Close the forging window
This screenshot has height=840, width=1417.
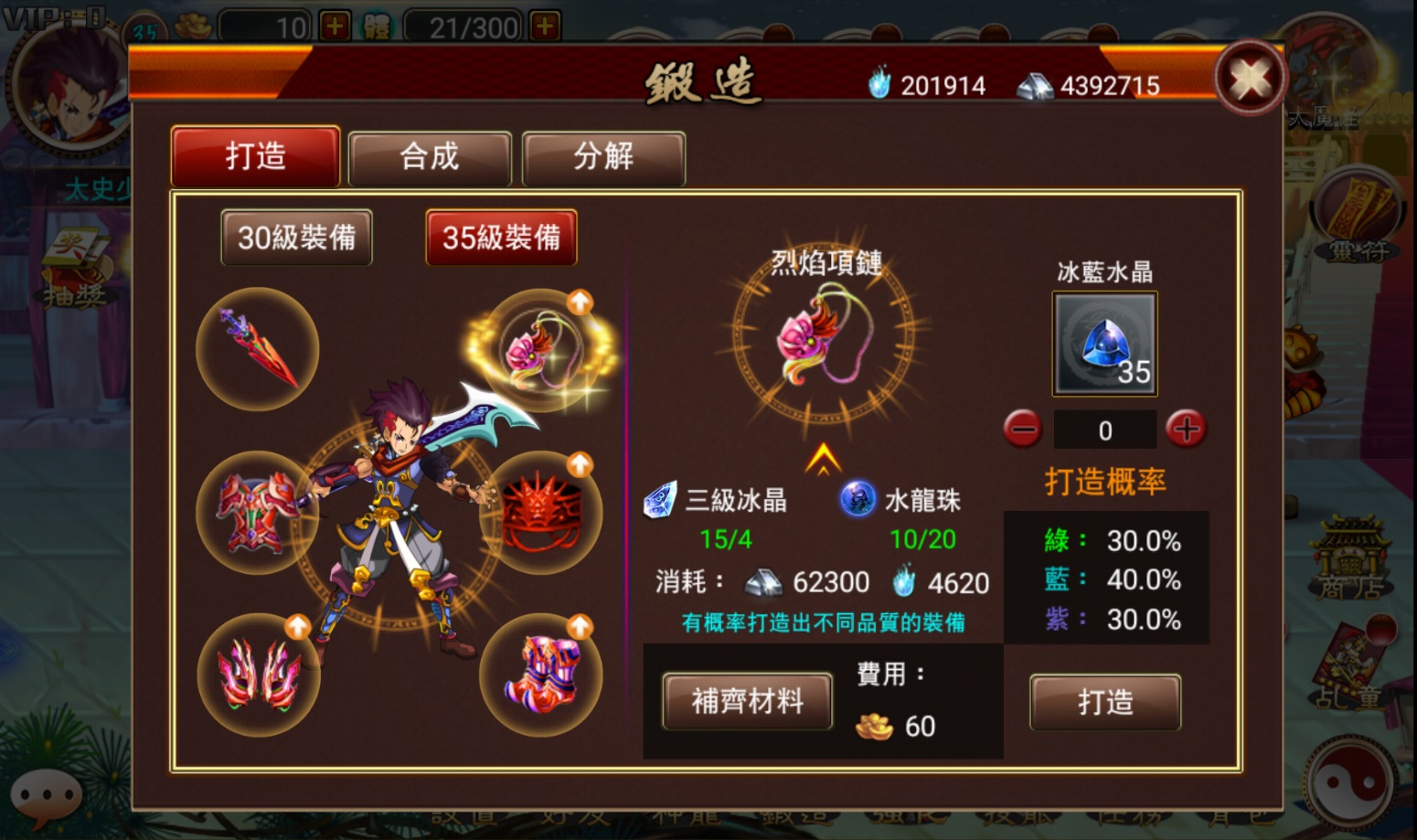[1250, 79]
